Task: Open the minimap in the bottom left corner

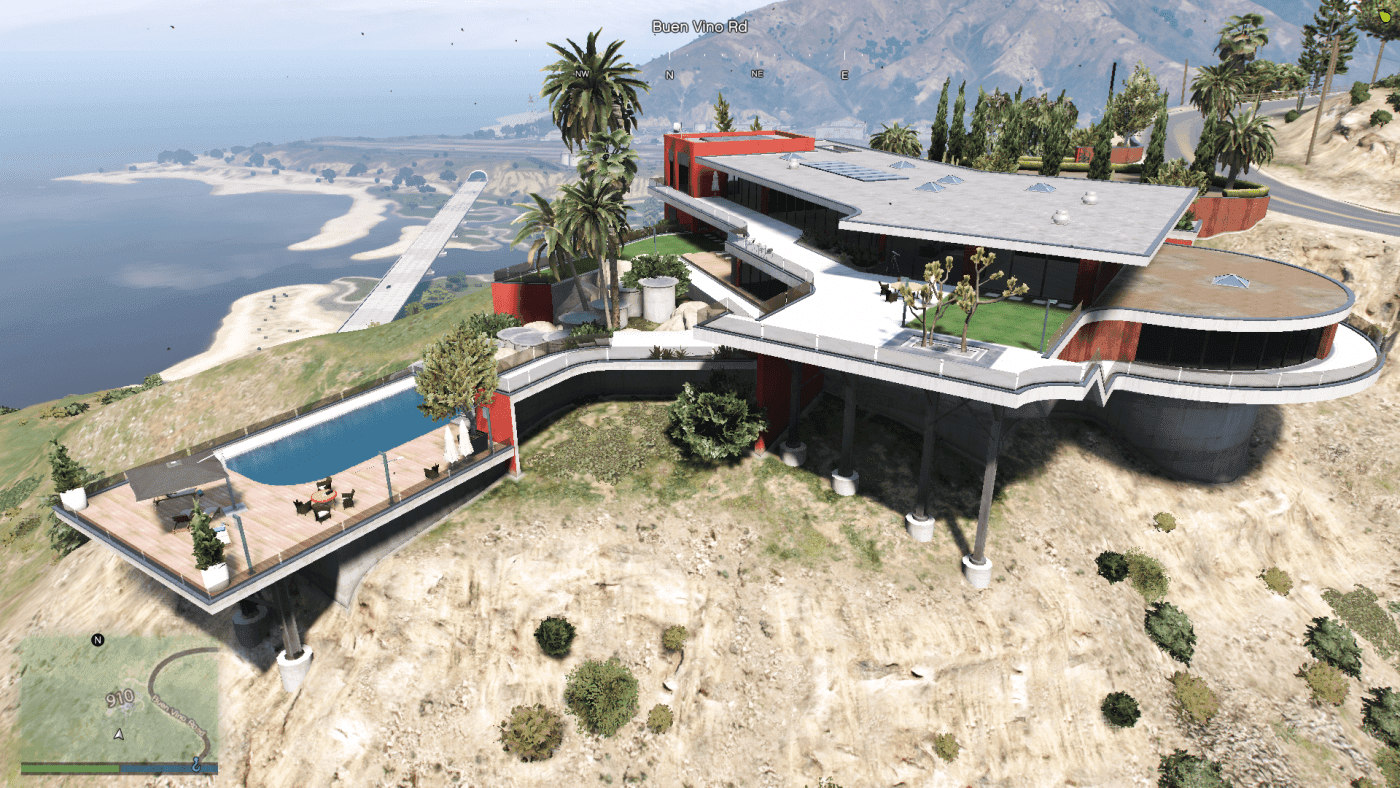Action: point(120,700)
